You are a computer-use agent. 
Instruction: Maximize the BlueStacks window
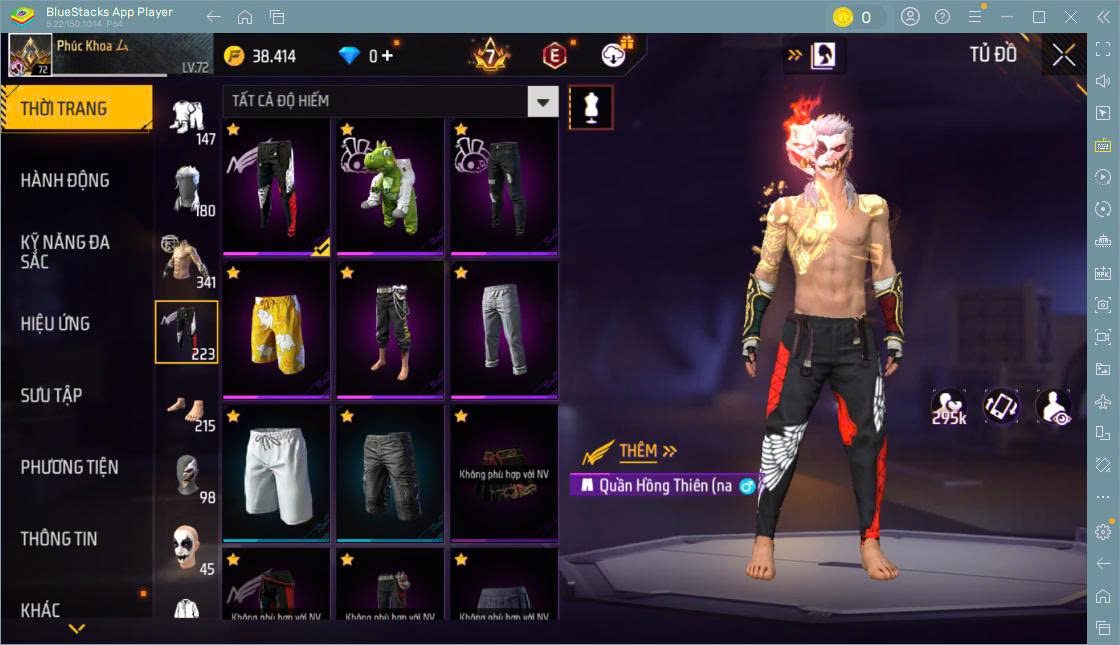click(1039, 17)
